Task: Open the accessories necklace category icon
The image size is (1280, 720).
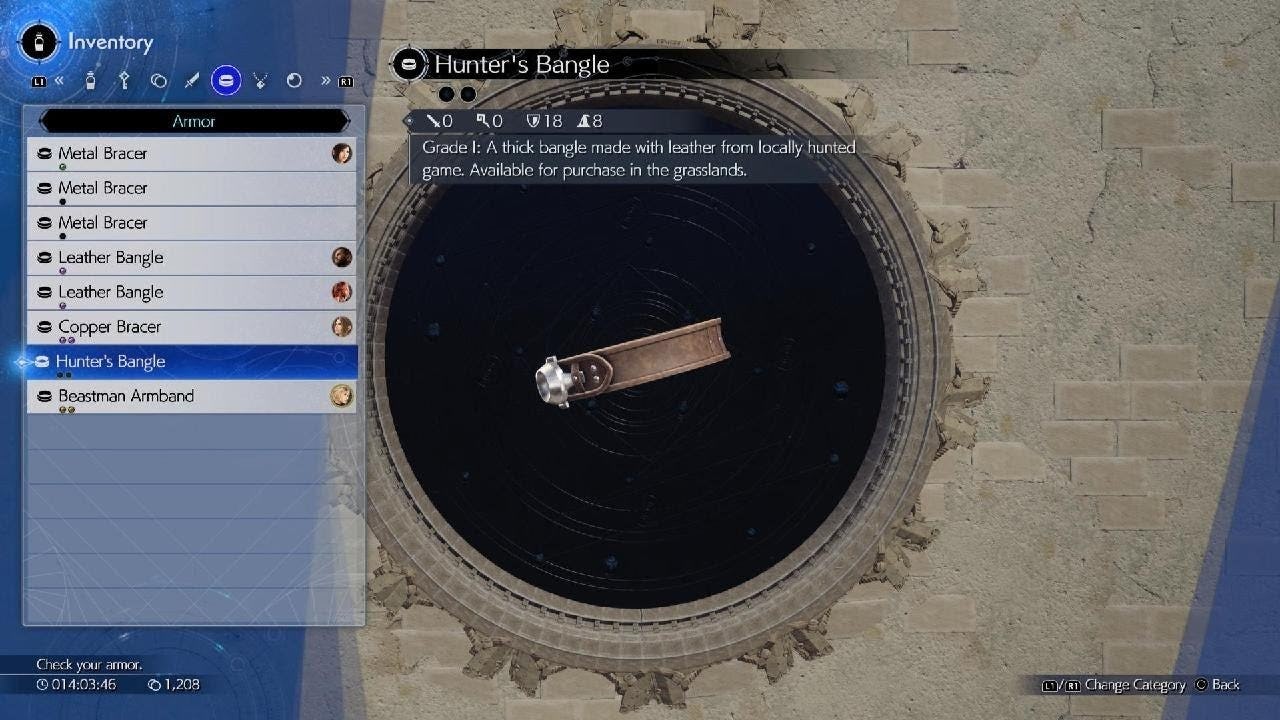Action: [260, 80]
